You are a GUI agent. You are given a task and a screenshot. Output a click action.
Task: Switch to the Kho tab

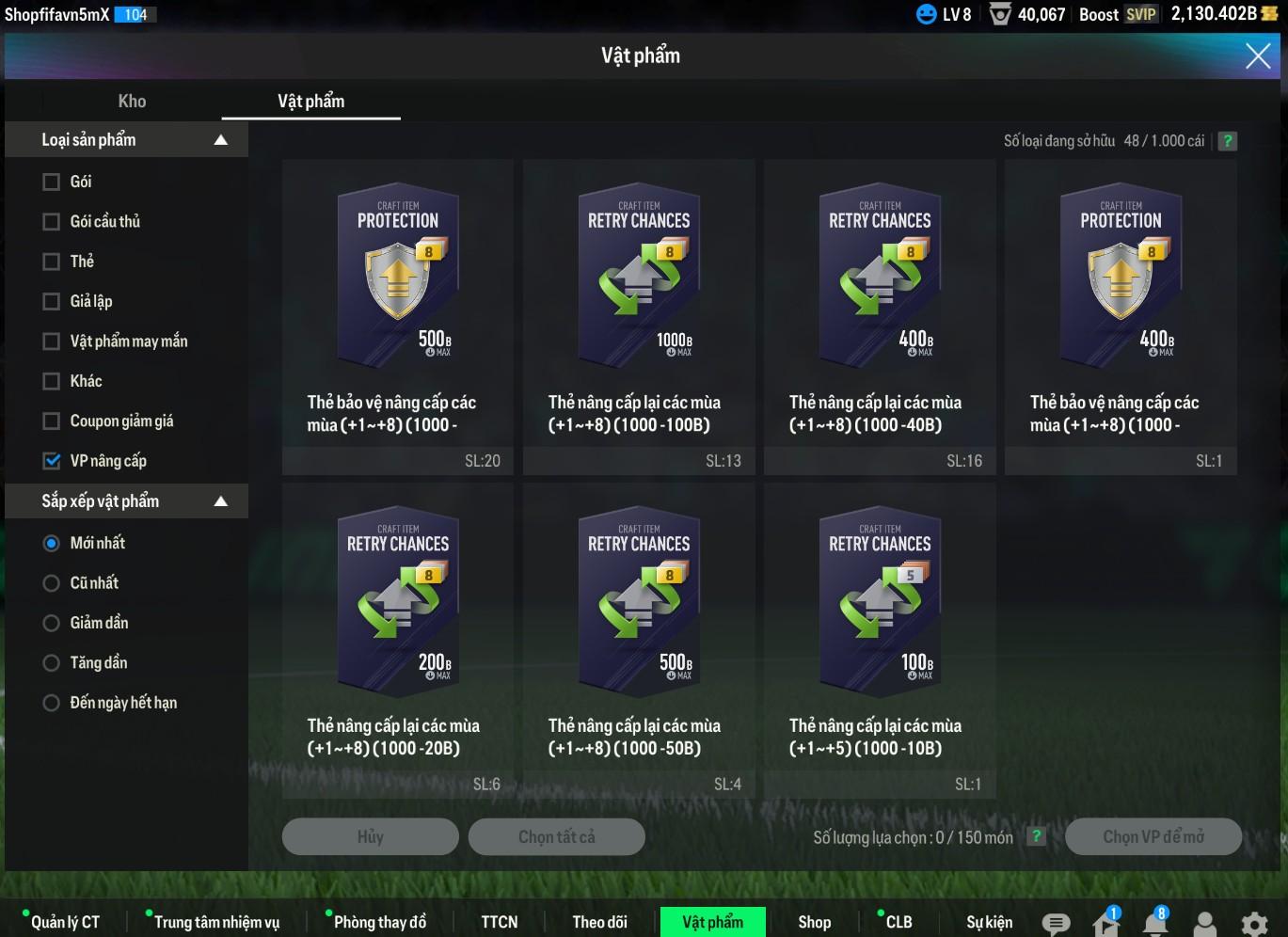tap(132, 102)
